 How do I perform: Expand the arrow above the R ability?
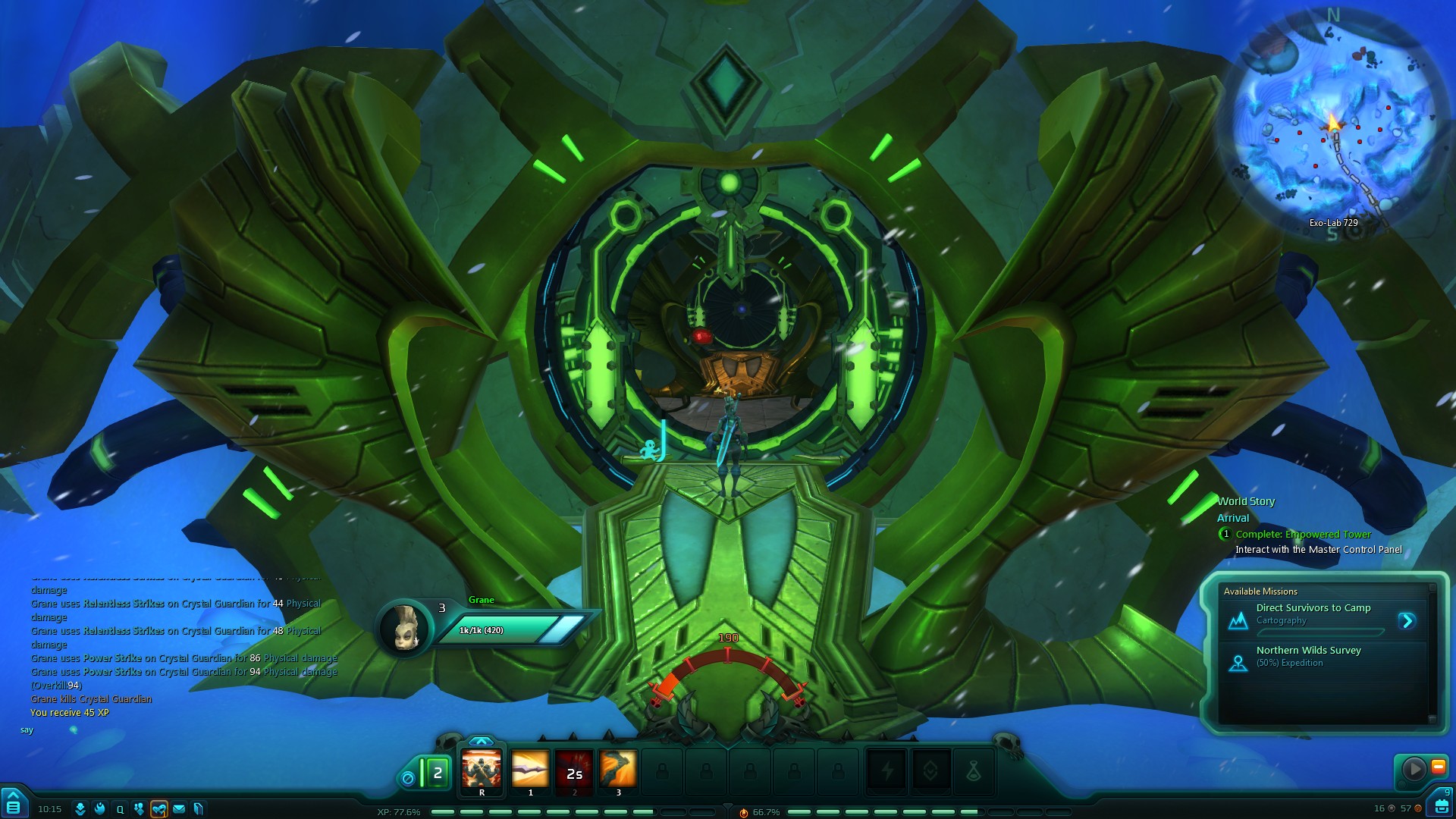[482, 741]
